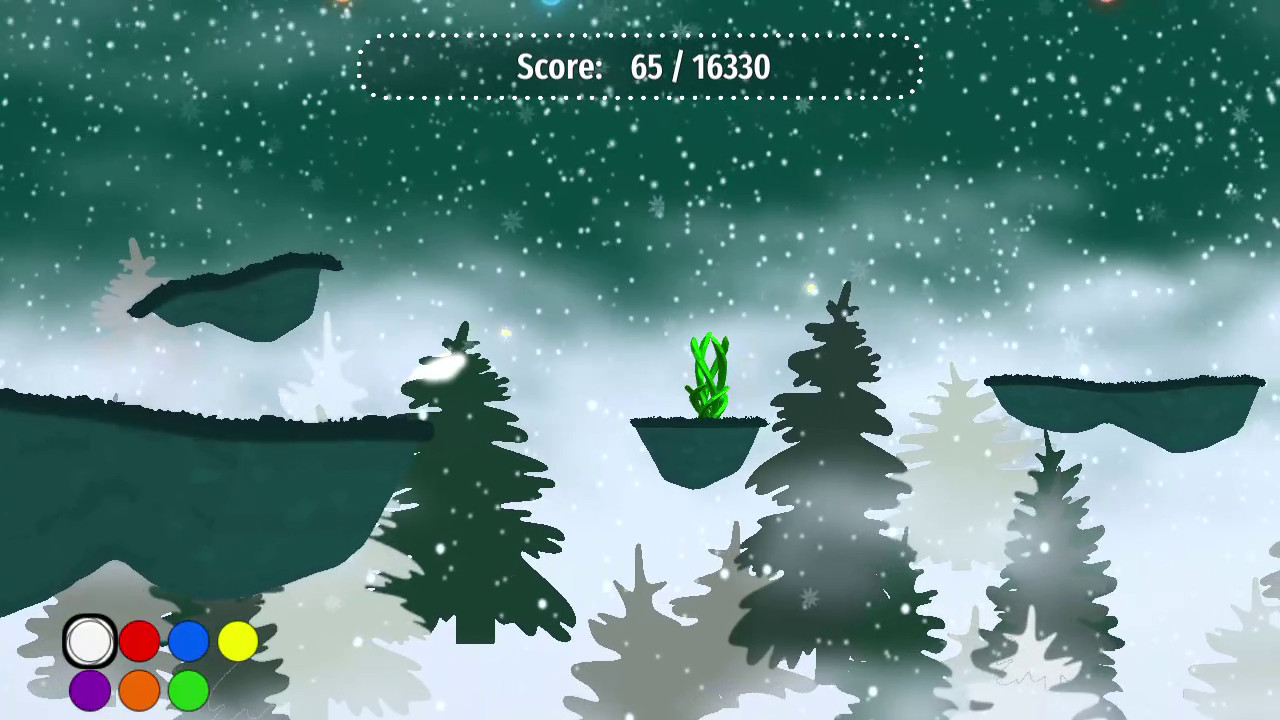Select the red paint color
Screen dimensions: 1280x720
(x=139, y=641)
